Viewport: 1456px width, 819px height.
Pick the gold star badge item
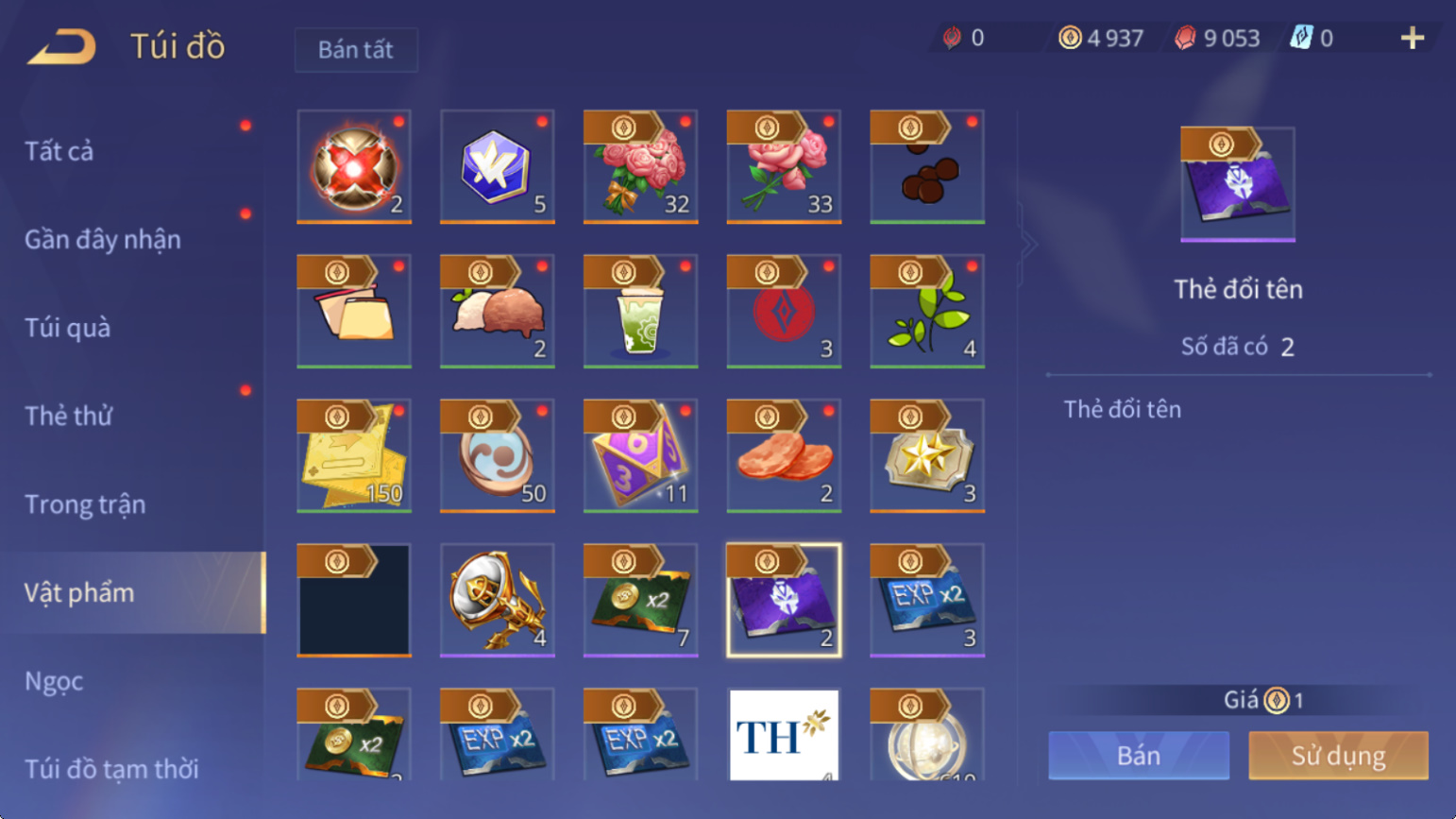click(x=927, y=455)
